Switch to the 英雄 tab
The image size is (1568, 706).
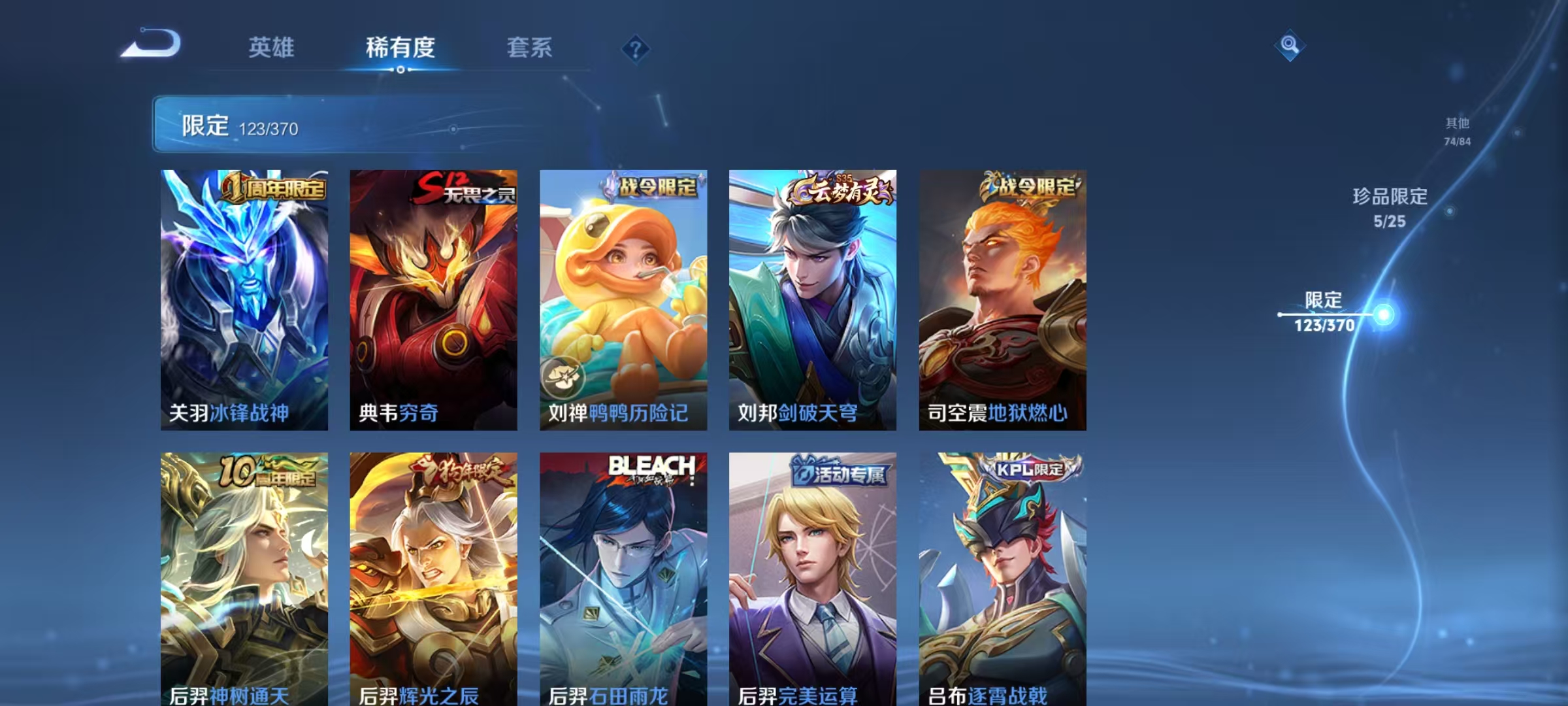pyautogui.click(x=272, y=48)
